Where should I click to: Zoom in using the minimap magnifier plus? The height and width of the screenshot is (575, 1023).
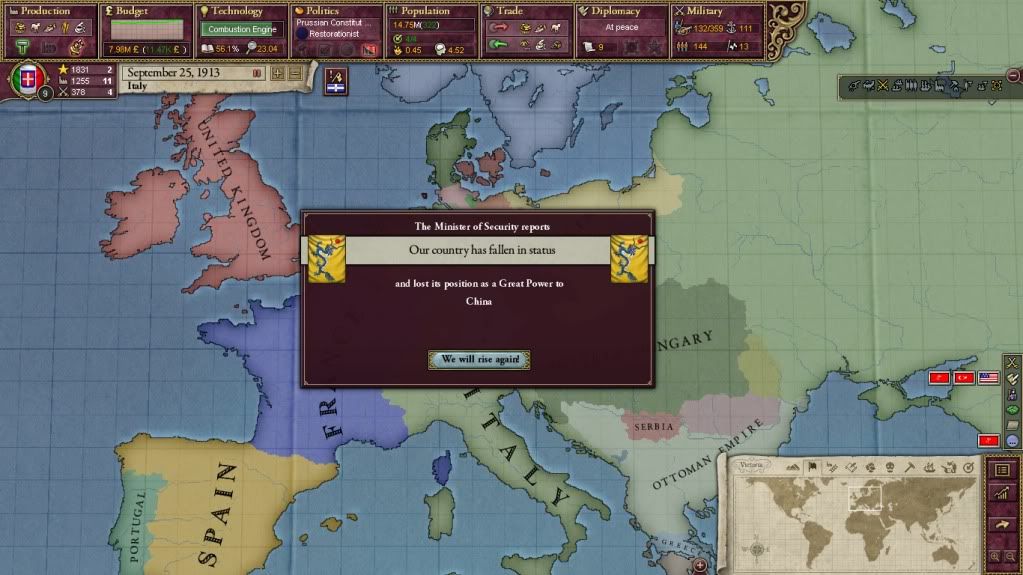click(x=994, y=556)
